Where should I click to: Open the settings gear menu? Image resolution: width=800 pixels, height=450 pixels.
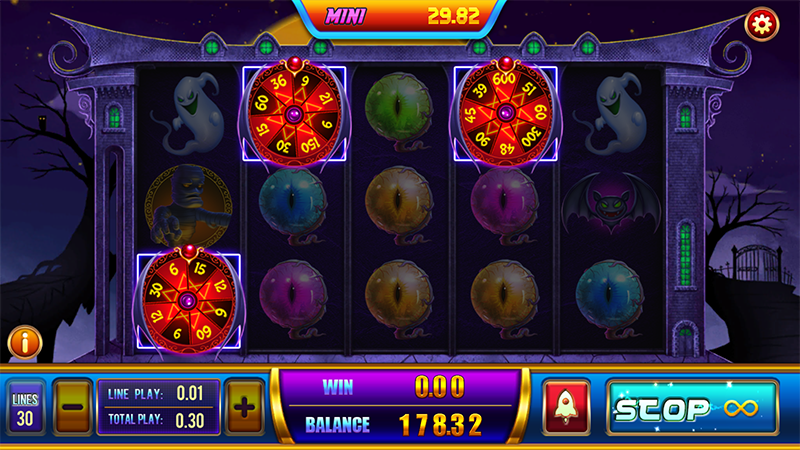click(x=762, y=24)
